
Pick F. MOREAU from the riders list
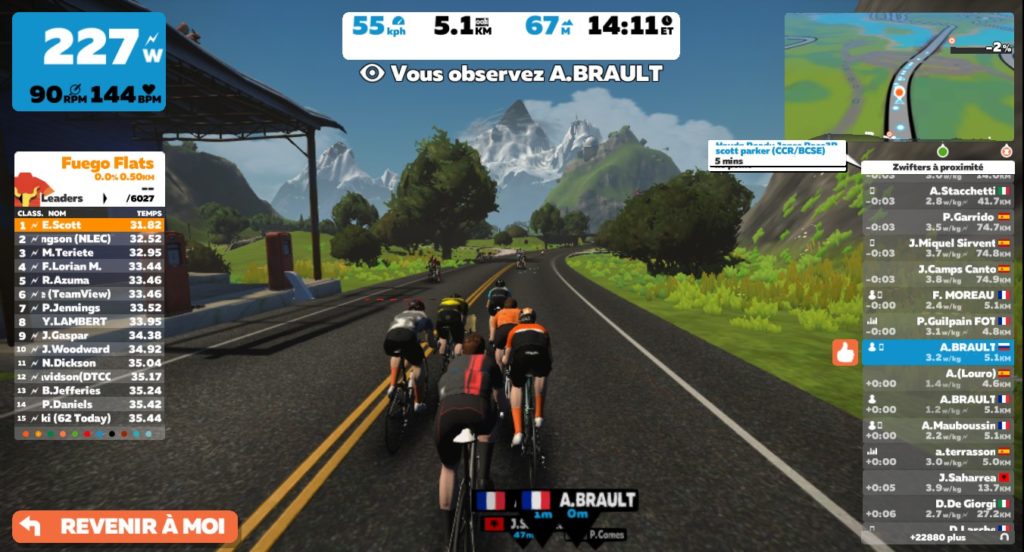938,300
